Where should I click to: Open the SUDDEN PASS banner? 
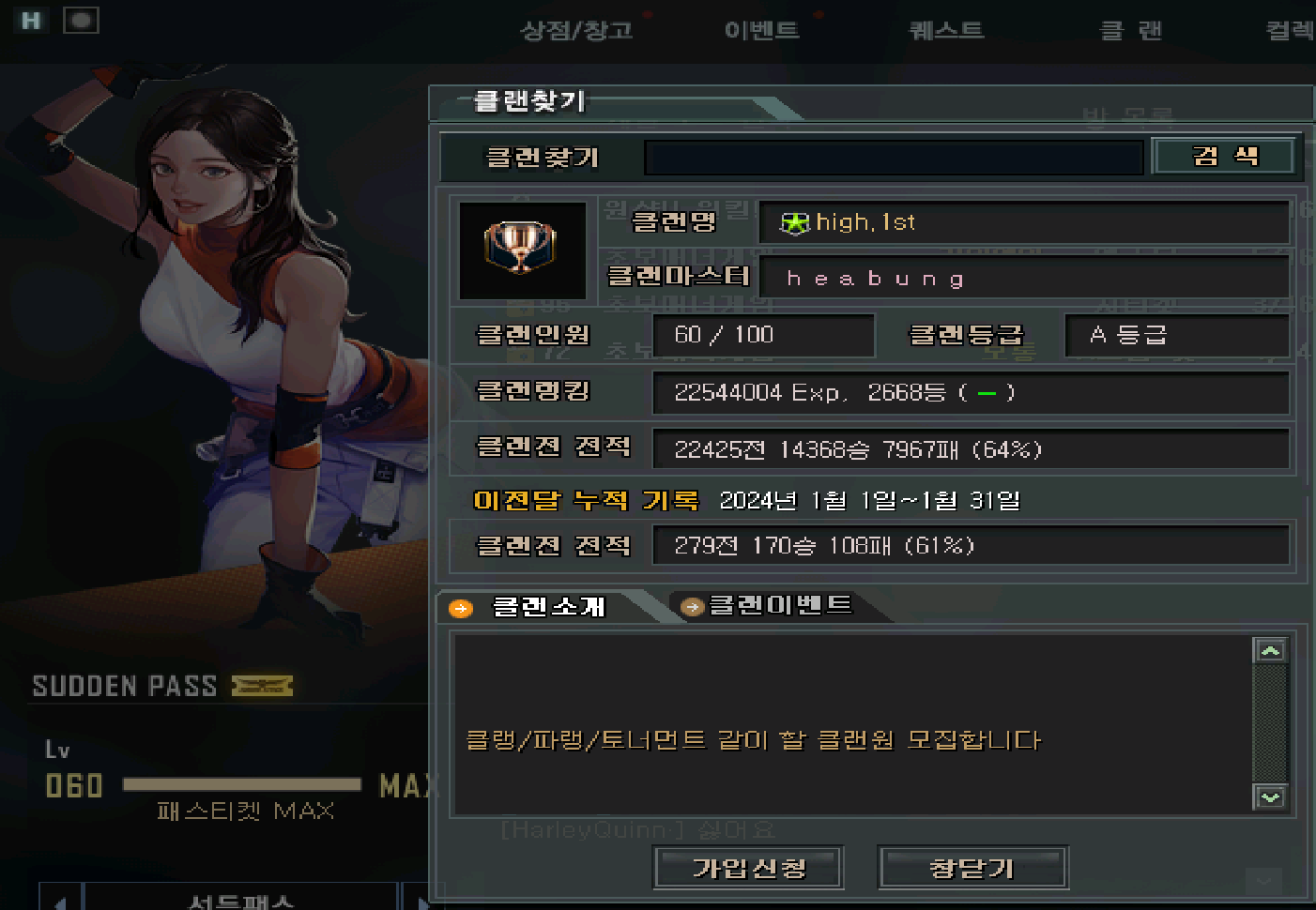pyautogui.click(x=162, y=686)
